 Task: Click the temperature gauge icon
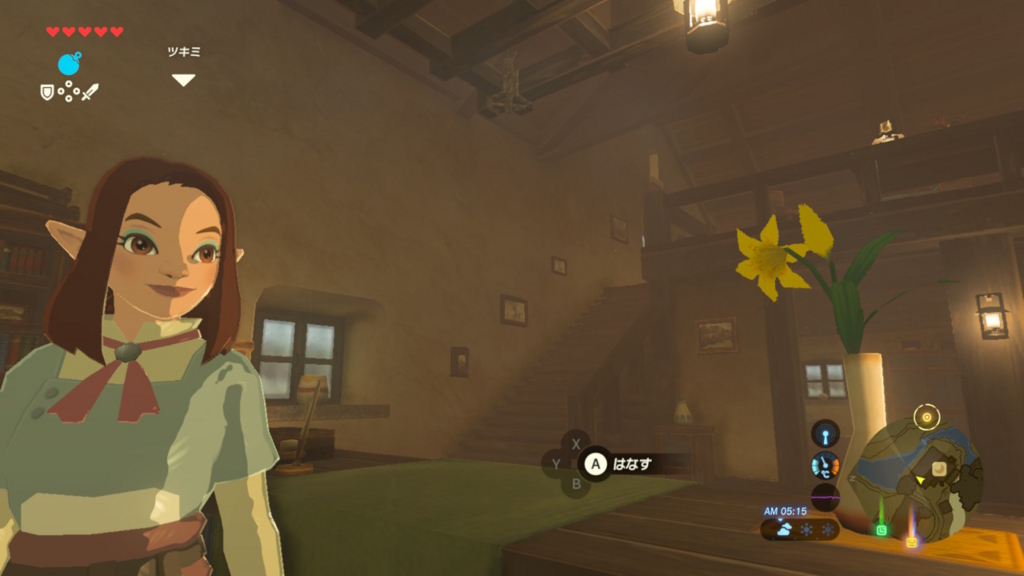(x=825, y=465)
